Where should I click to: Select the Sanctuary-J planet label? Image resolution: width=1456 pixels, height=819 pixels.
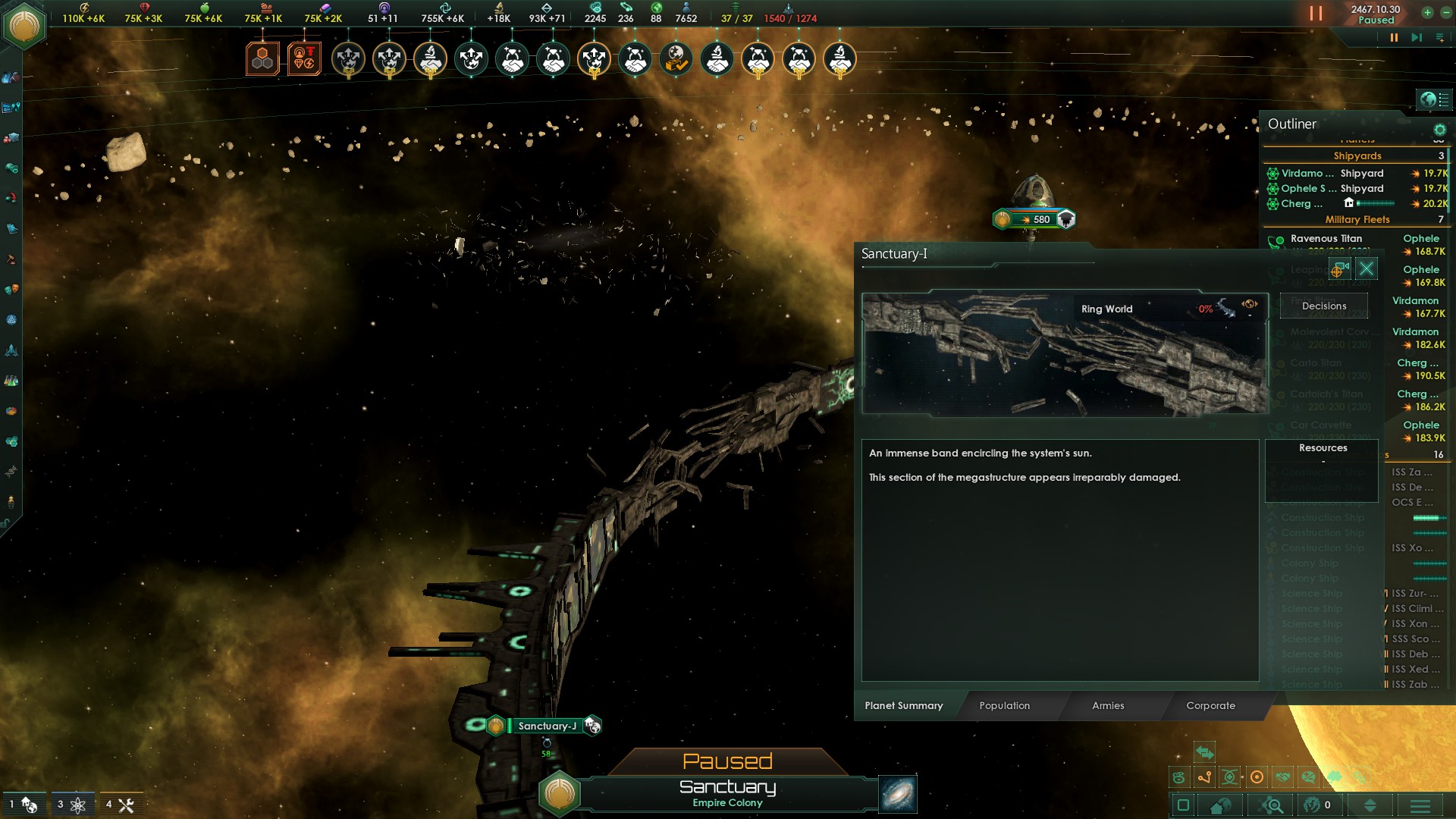point(547,726)
